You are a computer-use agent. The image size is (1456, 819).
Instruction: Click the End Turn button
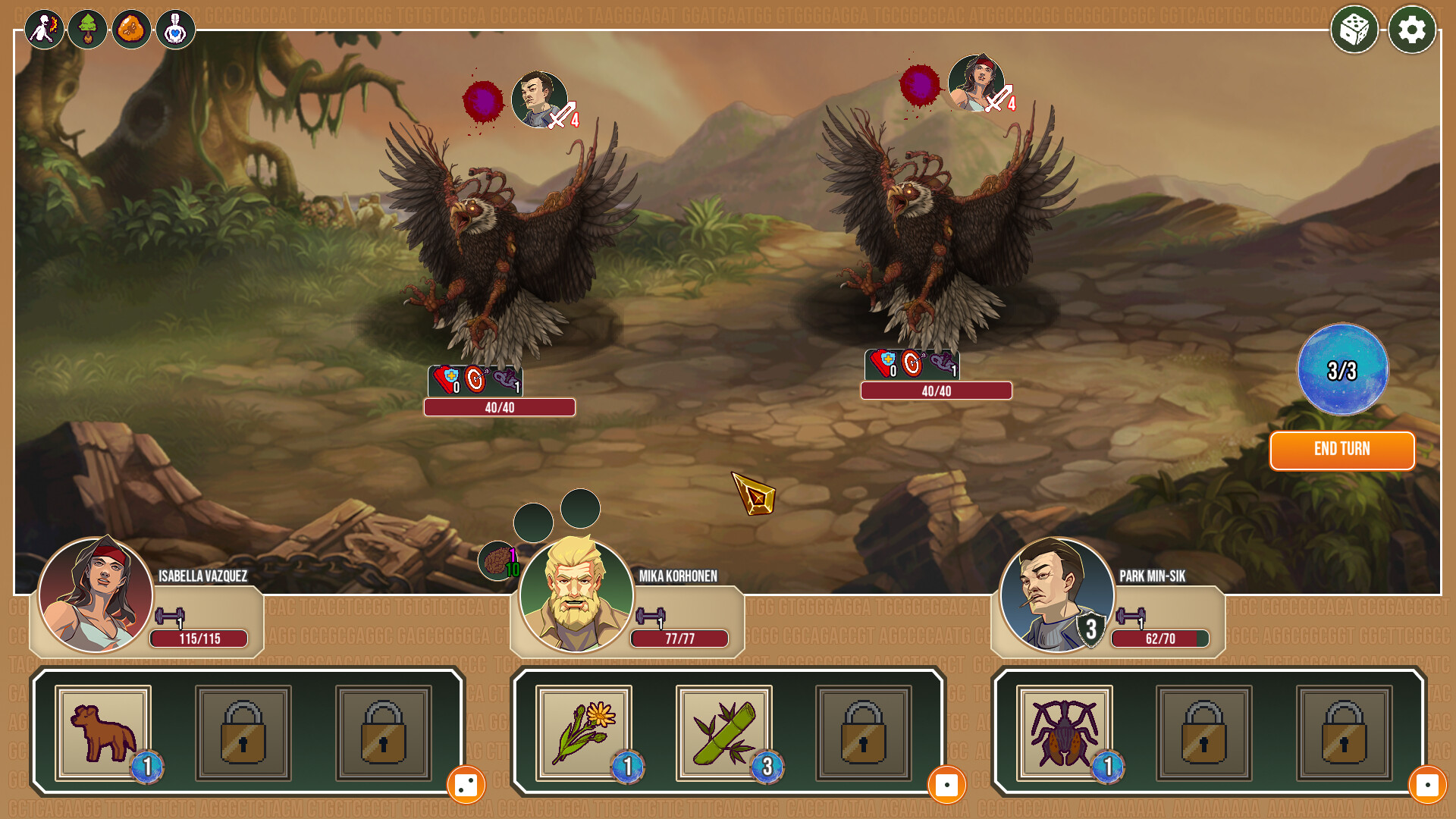pos(1341,450)
